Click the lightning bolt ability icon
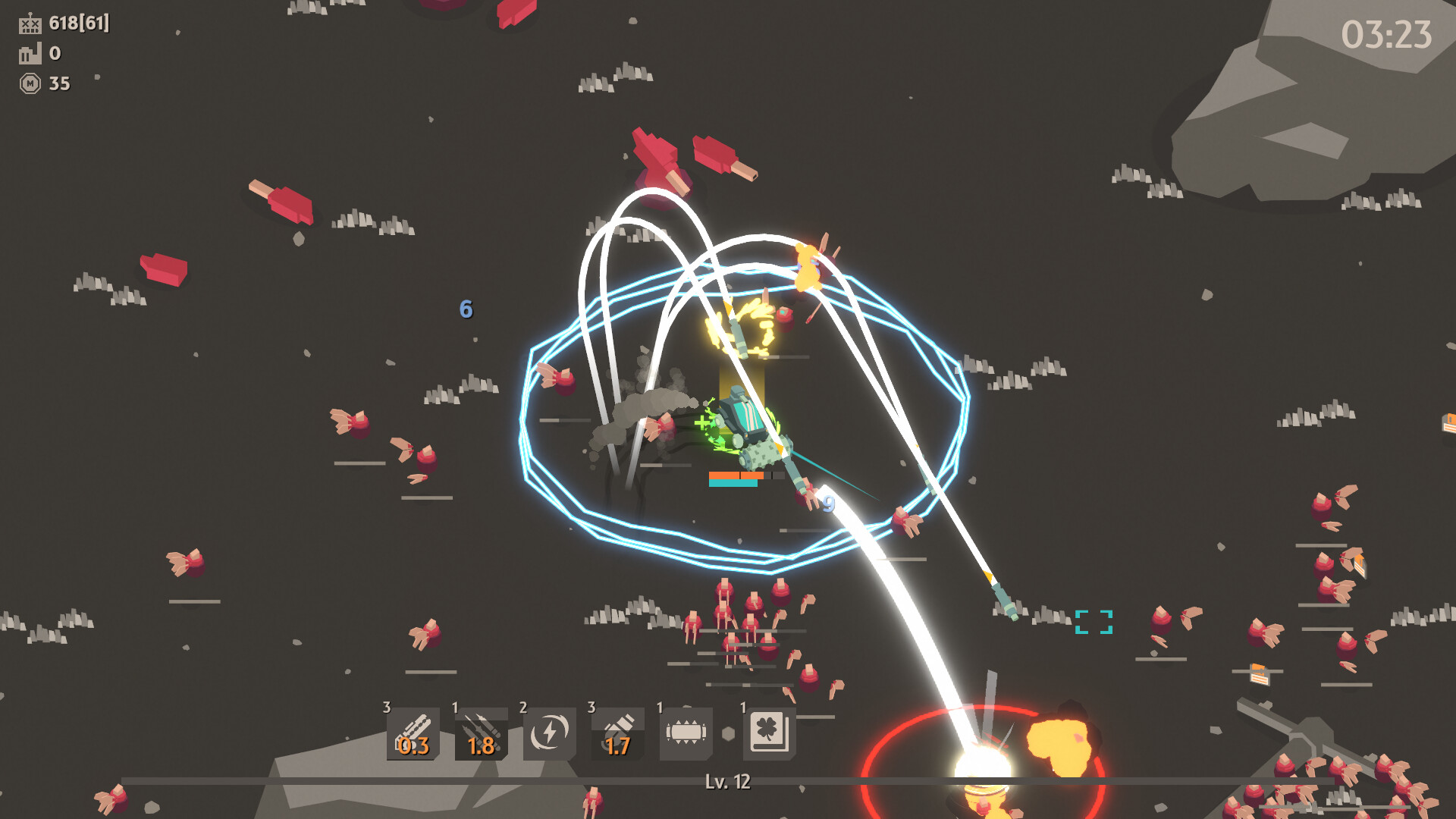 point(549,733)
